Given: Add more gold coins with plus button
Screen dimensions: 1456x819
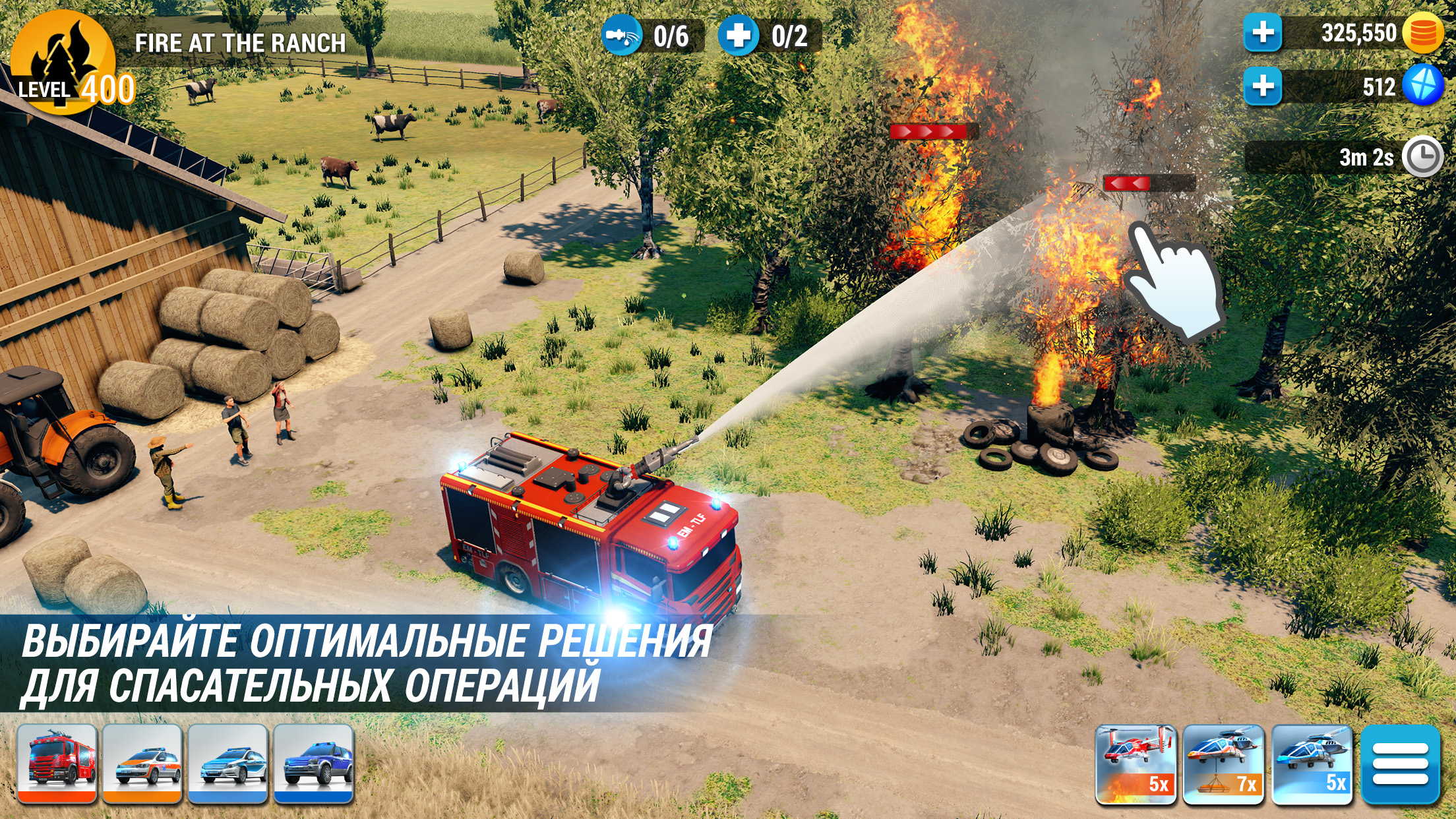Looking at the screenshot, I should [x=1263, y=33].
